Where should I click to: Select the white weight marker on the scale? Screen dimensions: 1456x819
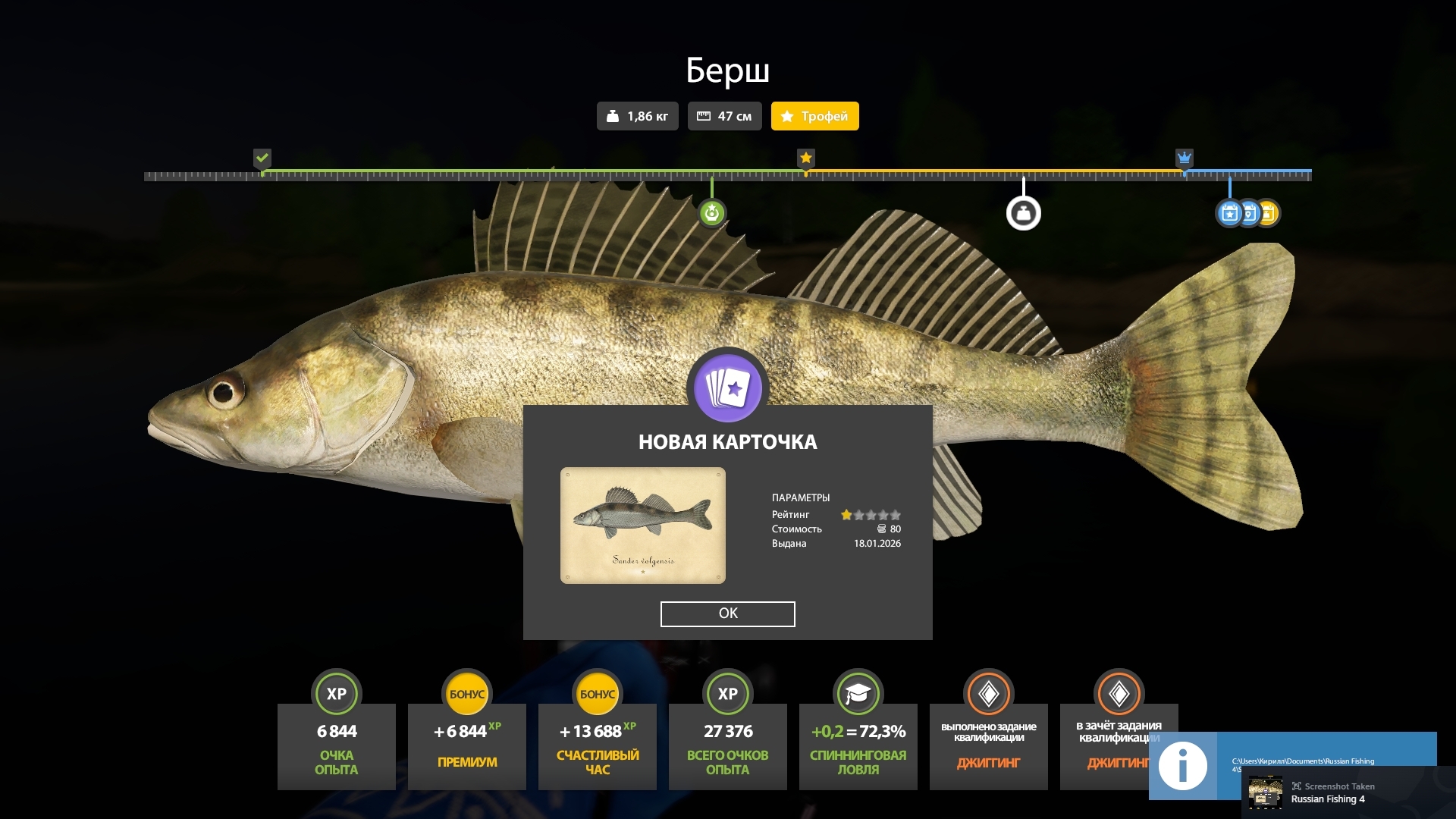(x=1023, y=213)
